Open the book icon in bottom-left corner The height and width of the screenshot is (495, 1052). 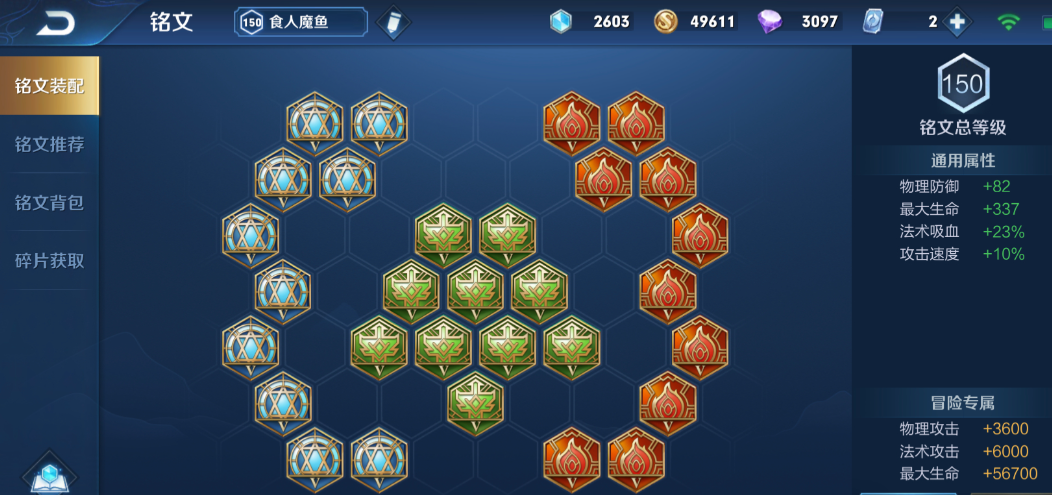pyautogui.click(x=49, y=475)
